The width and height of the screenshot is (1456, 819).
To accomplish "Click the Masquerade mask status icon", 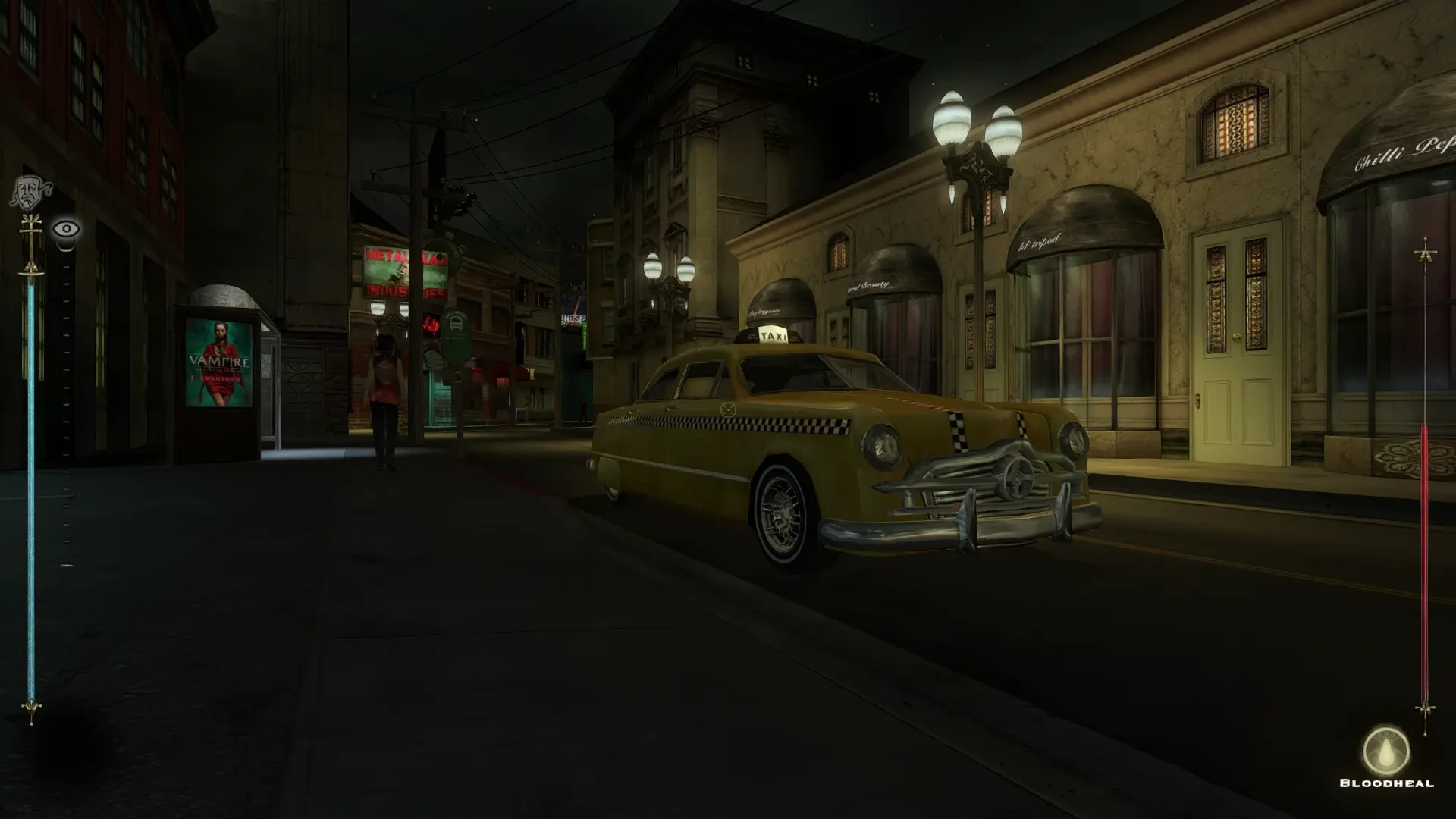I will (x=30, y=193).
